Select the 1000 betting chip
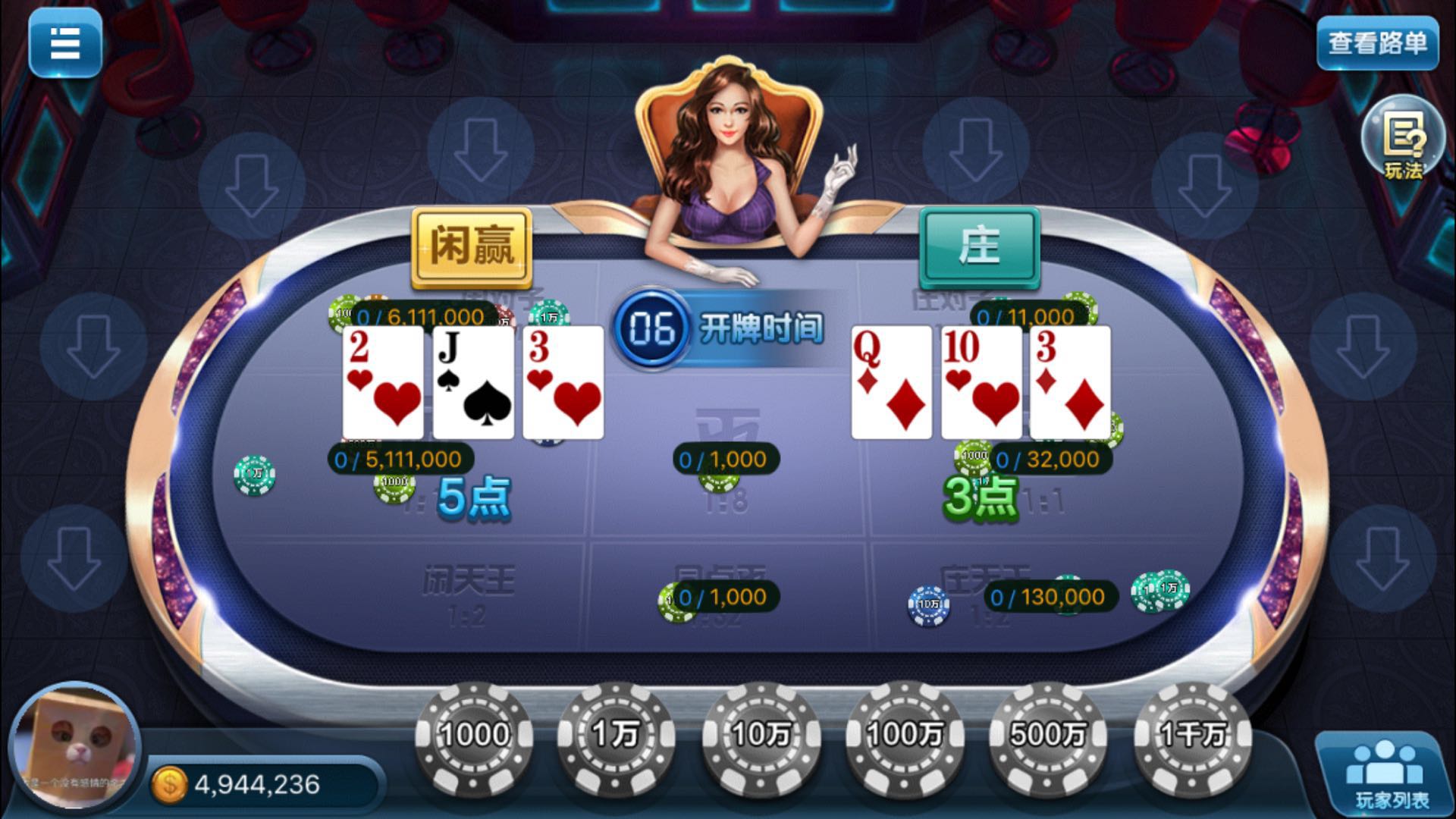Viewport: 1456px width, 819px height. tap(472, 734)
